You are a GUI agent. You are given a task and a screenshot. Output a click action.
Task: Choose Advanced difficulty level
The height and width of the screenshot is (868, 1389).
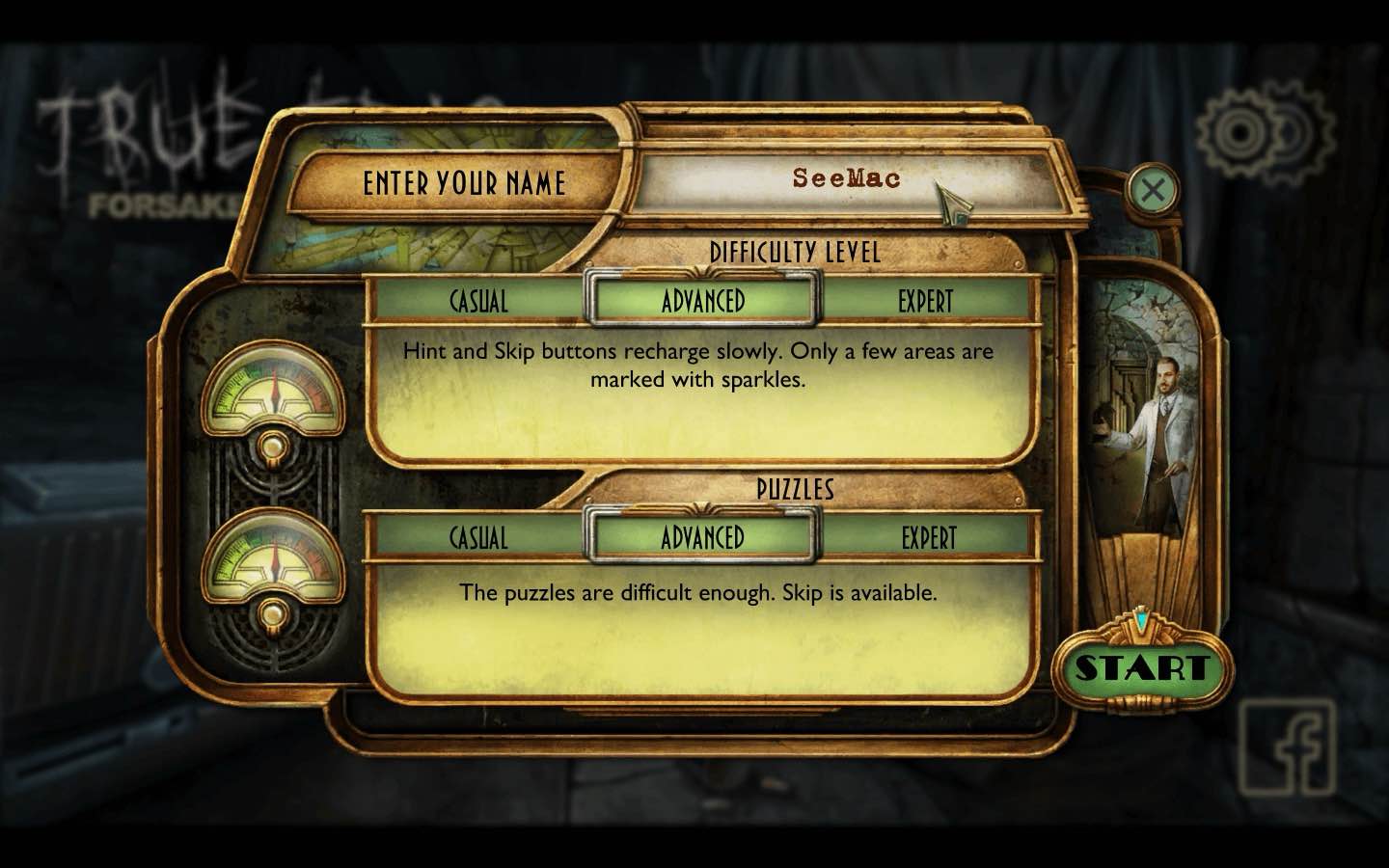[x=703, y=301]
